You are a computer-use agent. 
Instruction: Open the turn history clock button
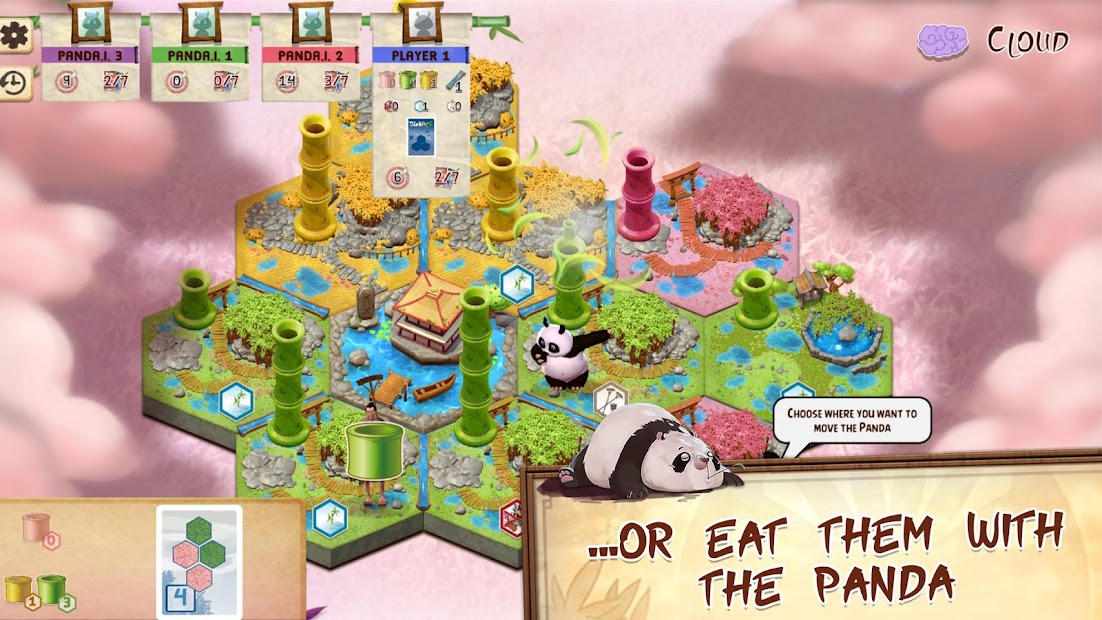coord(15,83)
